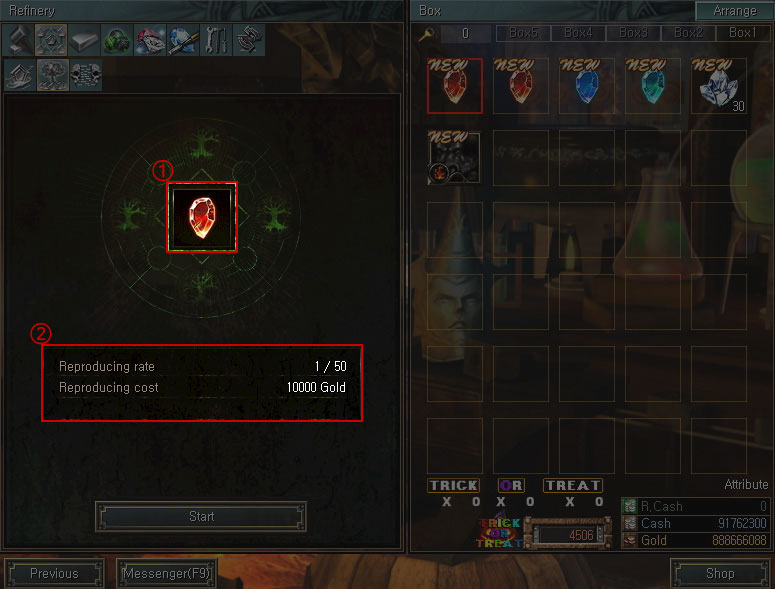Switch to the Box2 tab
The width and height of the screenshot is (775, 589).
coord(688,33)
